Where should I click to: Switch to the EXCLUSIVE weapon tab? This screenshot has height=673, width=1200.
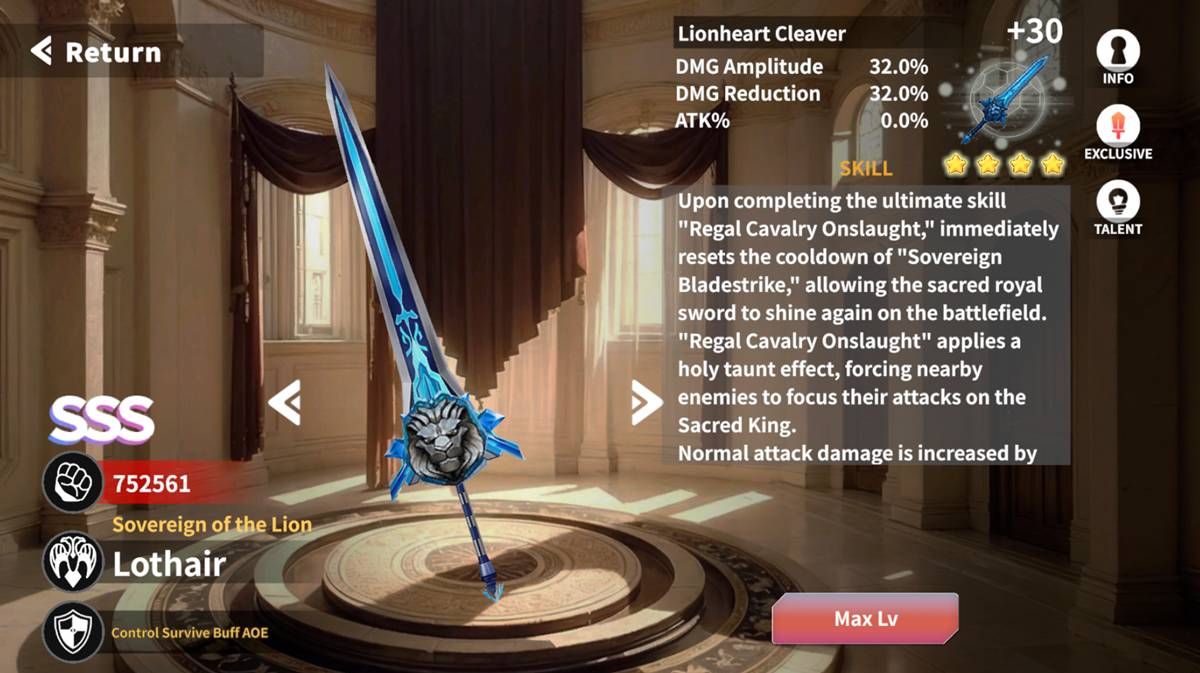pos(1118,134)
